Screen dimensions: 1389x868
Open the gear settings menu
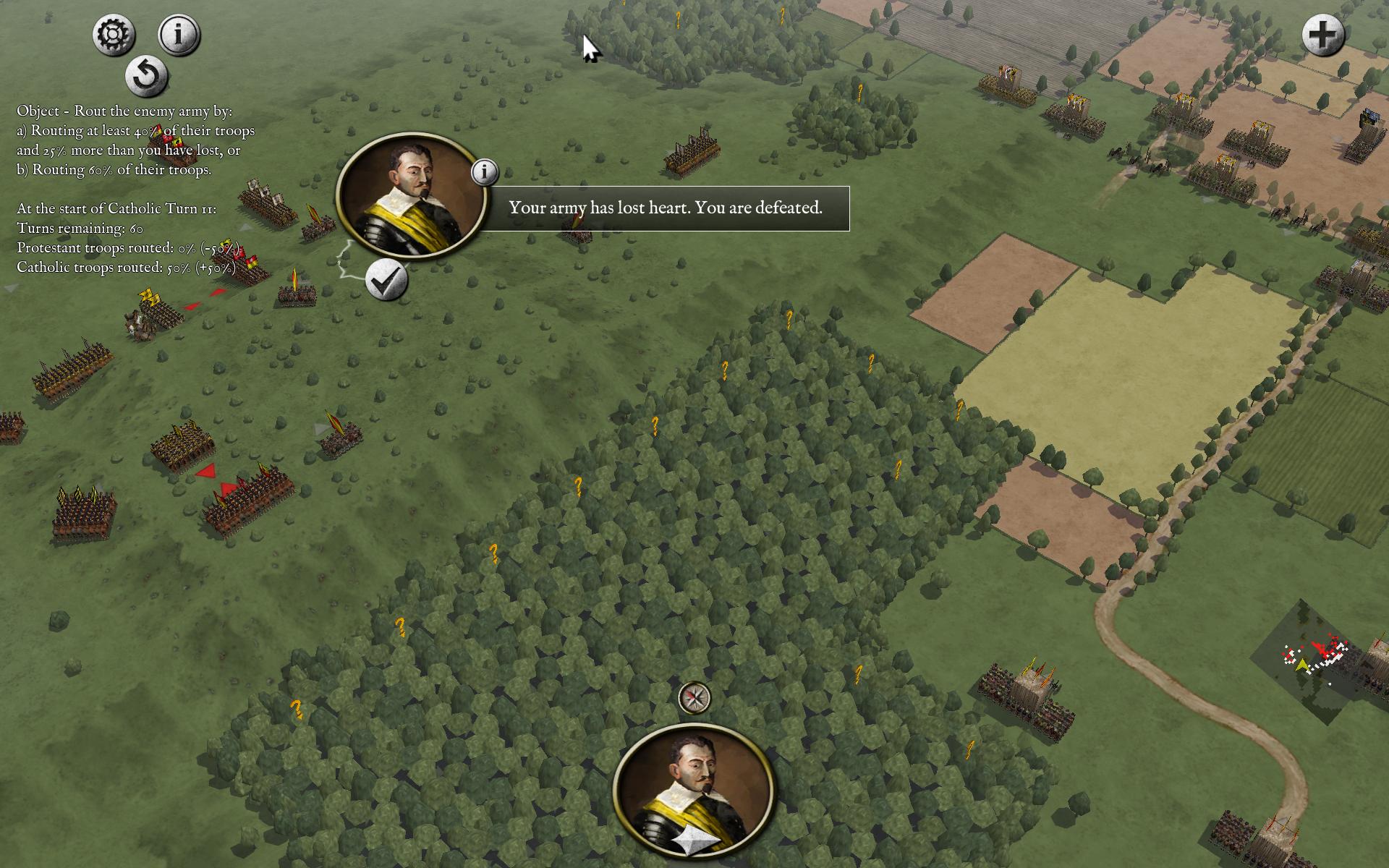click(114, 35)
